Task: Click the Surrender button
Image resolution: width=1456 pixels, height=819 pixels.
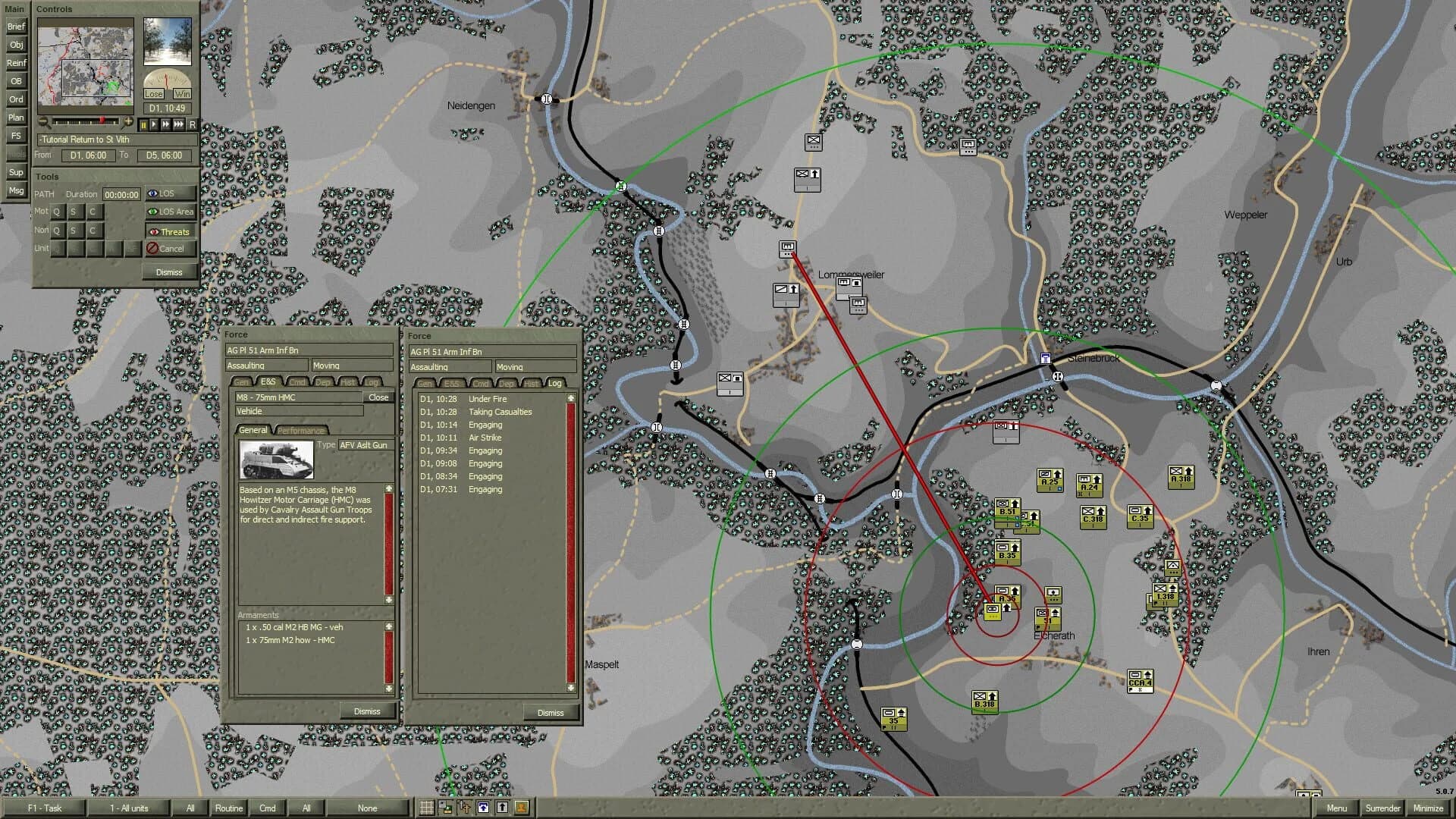Action: [x=1382, y=808]
